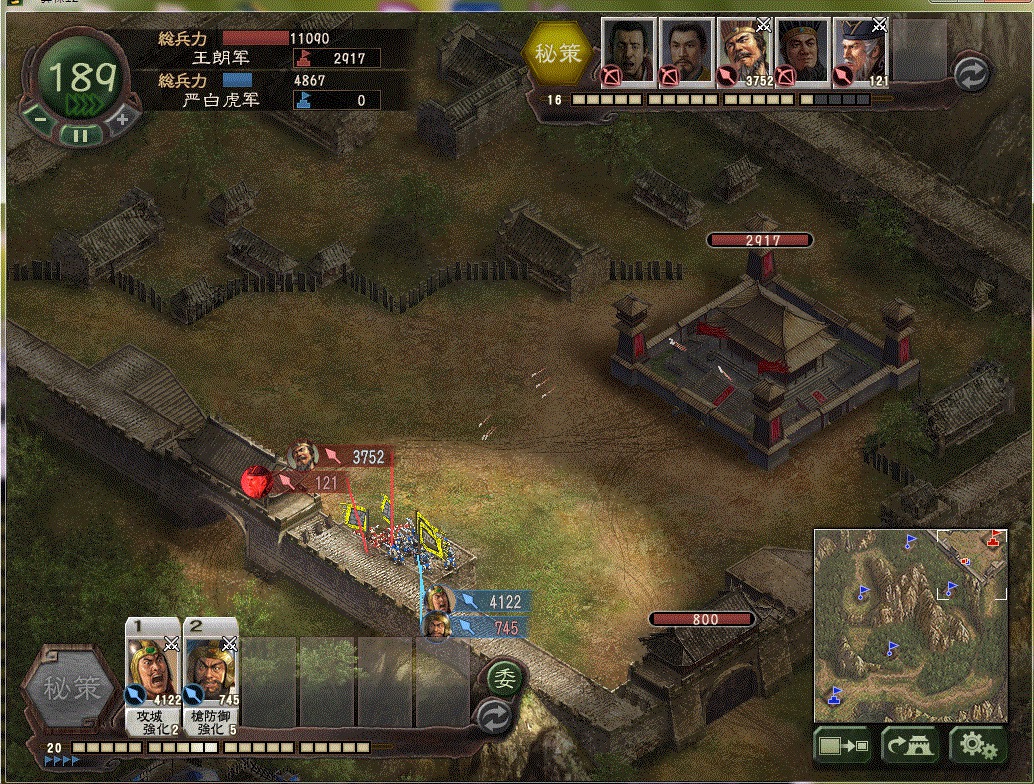This screenshot has width=1034, height=784.
Task: Select the enemy 3752 unit label
Action: pos(356,457)
